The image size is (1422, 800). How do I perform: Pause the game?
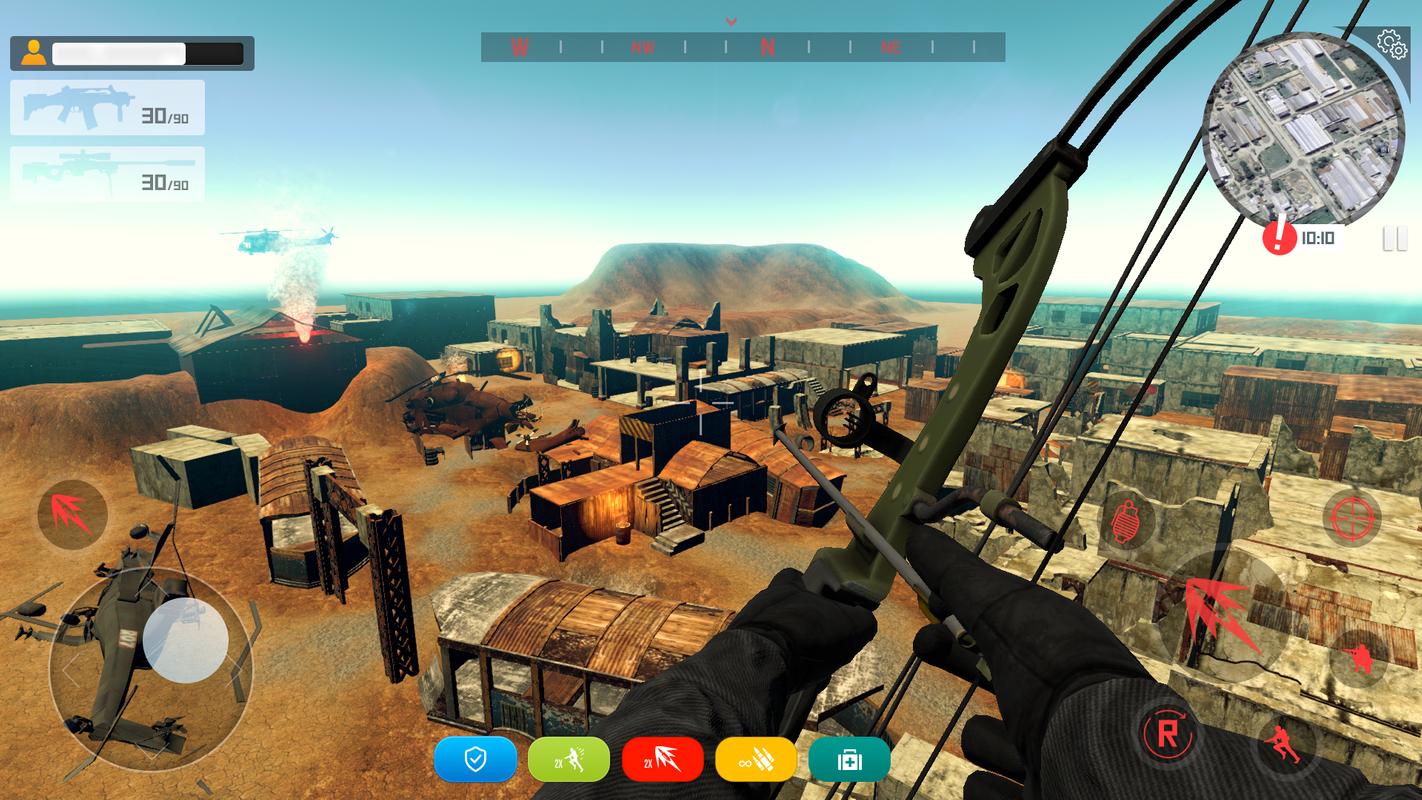coord(1394,238)
